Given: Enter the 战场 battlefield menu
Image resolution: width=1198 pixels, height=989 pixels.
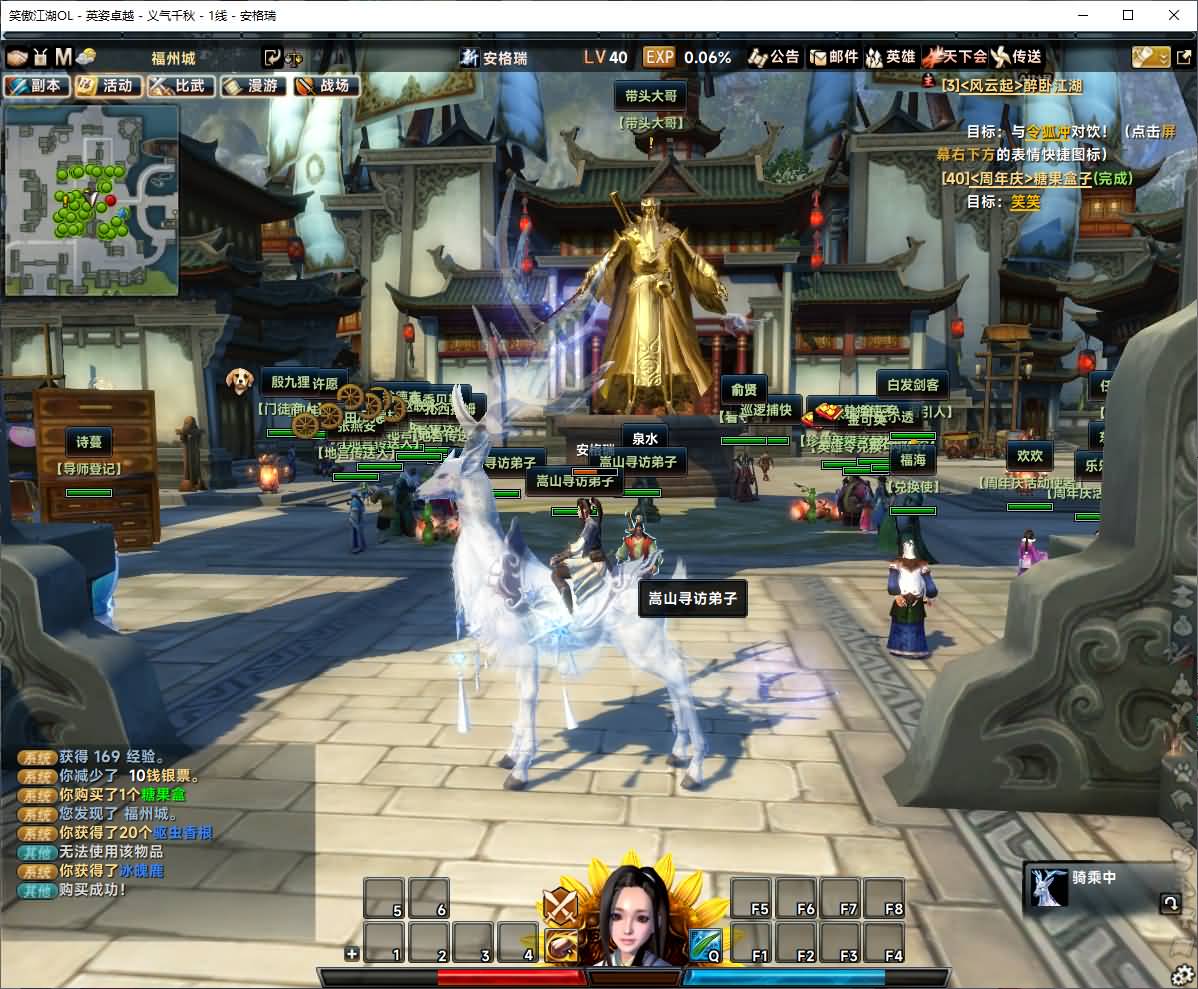Looking at the screenshot, I should [x=326, y=86].
